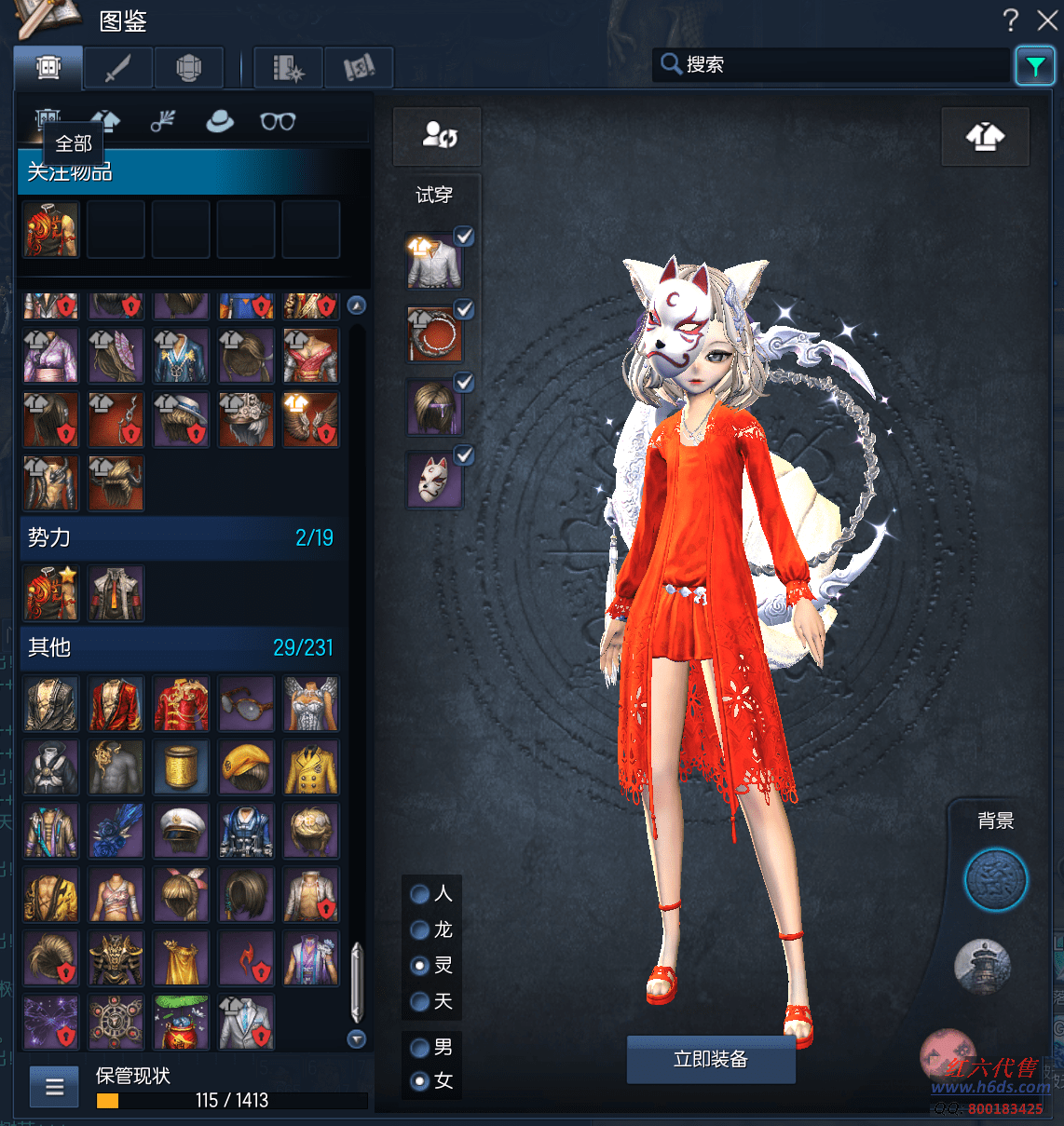
Task: Choose the 天 race option
Action: click(420, 1001)
